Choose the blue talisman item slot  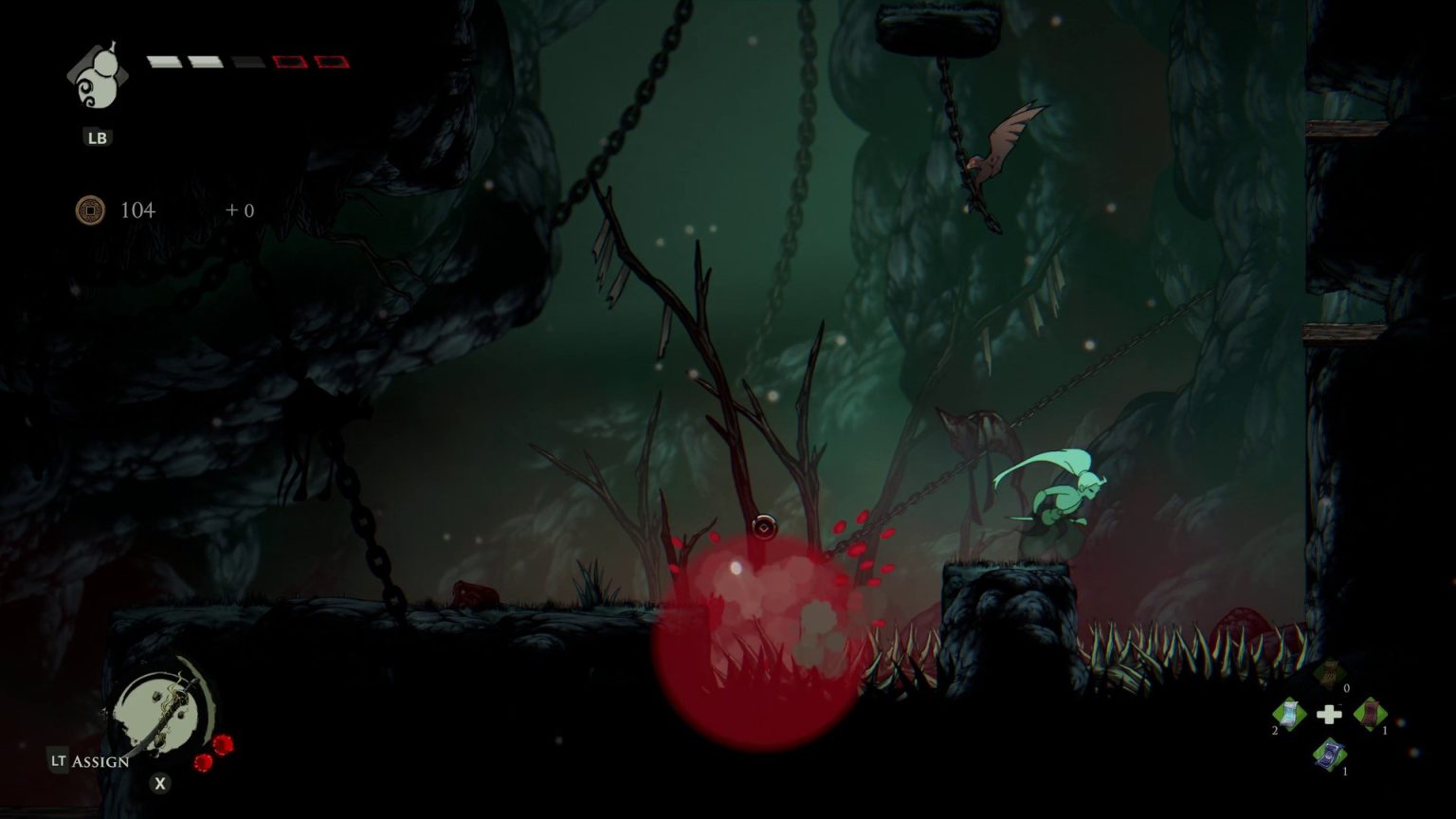pos(1330,755)
